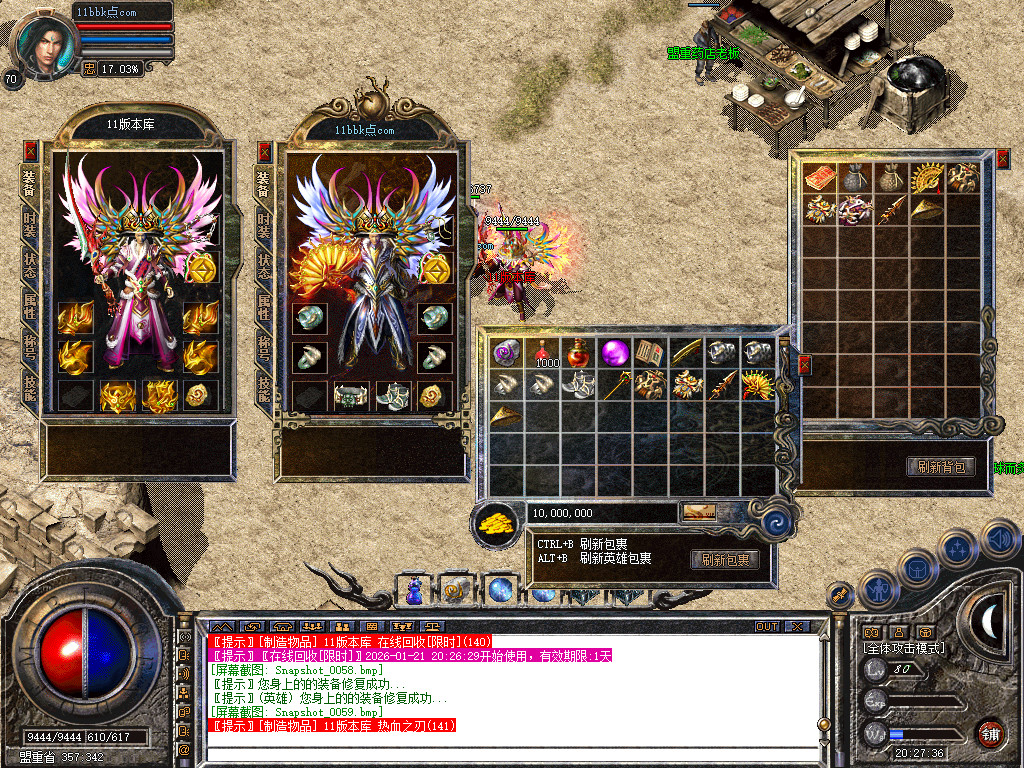
Task: Switch to the 时装 tab in 11版本库 panel
Action: [30, 225]
